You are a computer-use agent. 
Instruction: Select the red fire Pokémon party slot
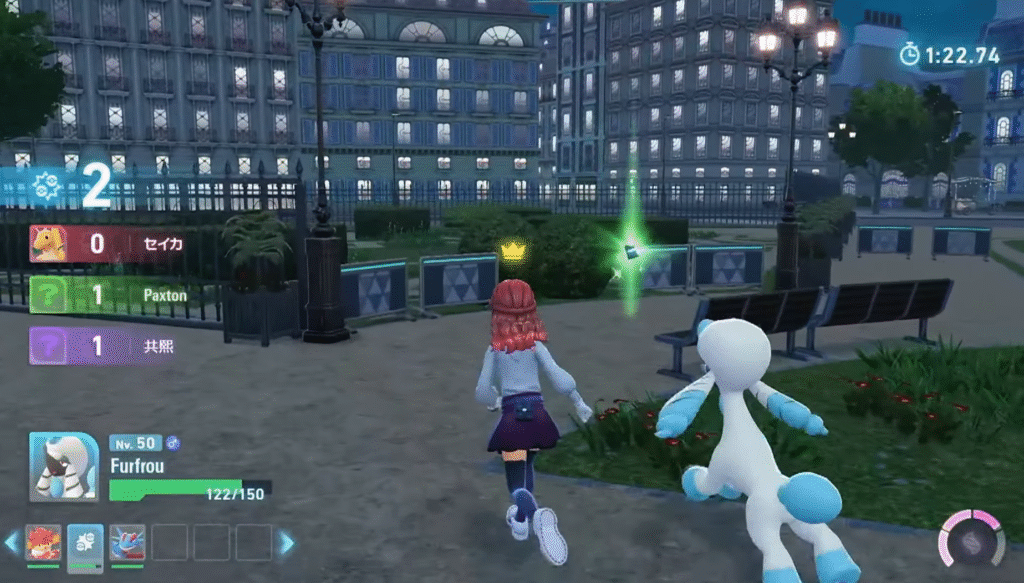pos(43,543)
